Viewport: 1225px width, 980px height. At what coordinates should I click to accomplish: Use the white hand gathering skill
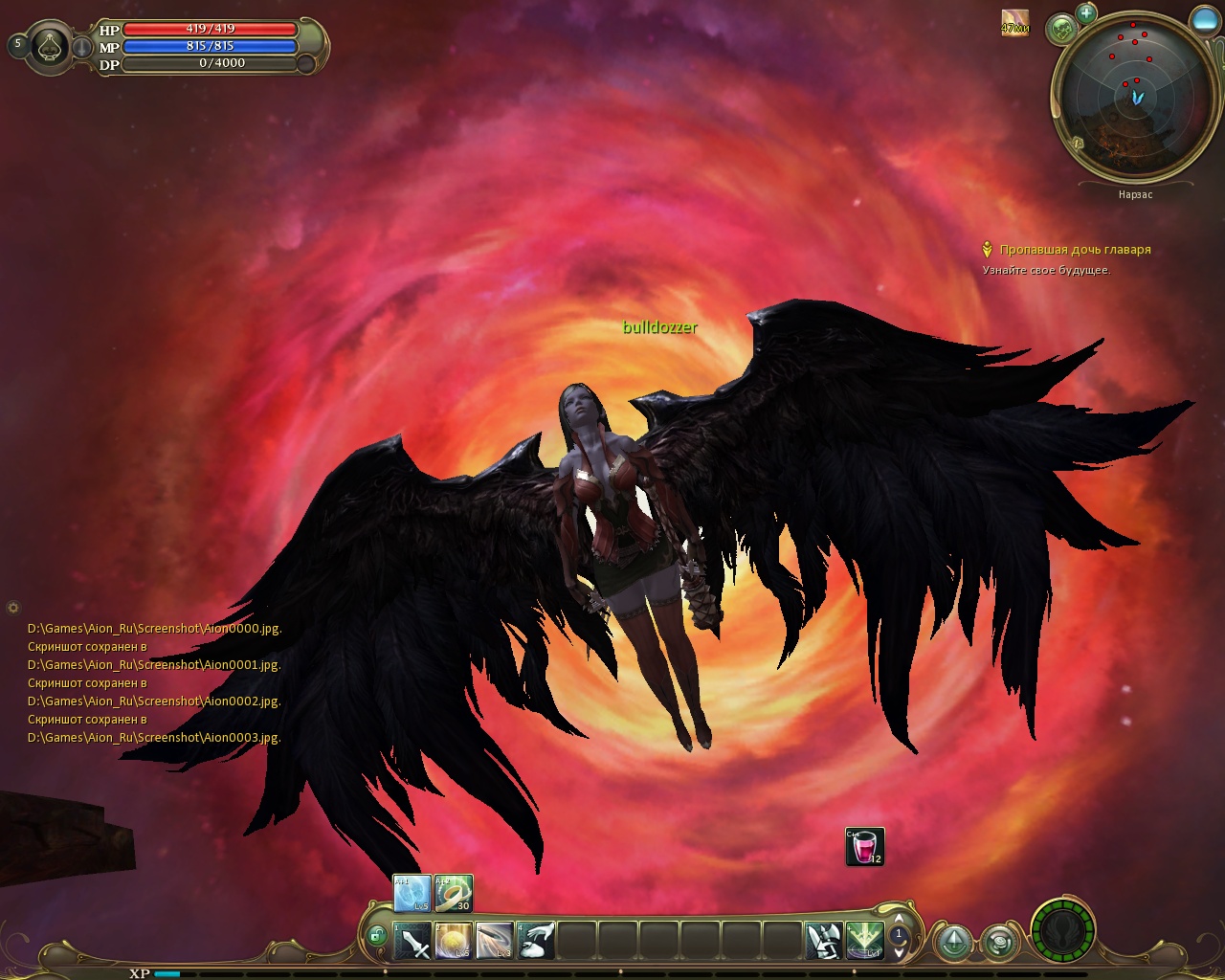click(x=536, y=942)
